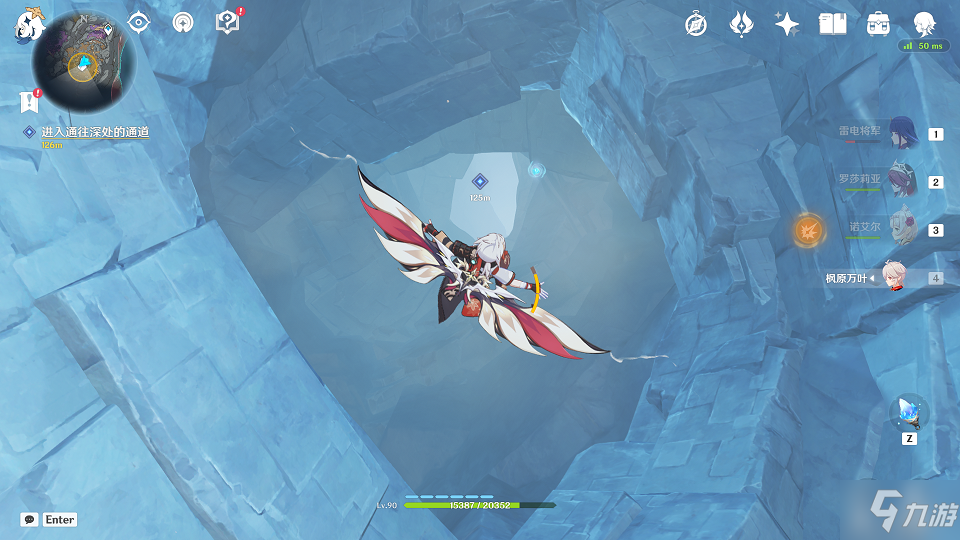Open the Adventurer Handbook book icon
Image resolution: width=960 pixels, height=540 pixels.
coord(832,24)
